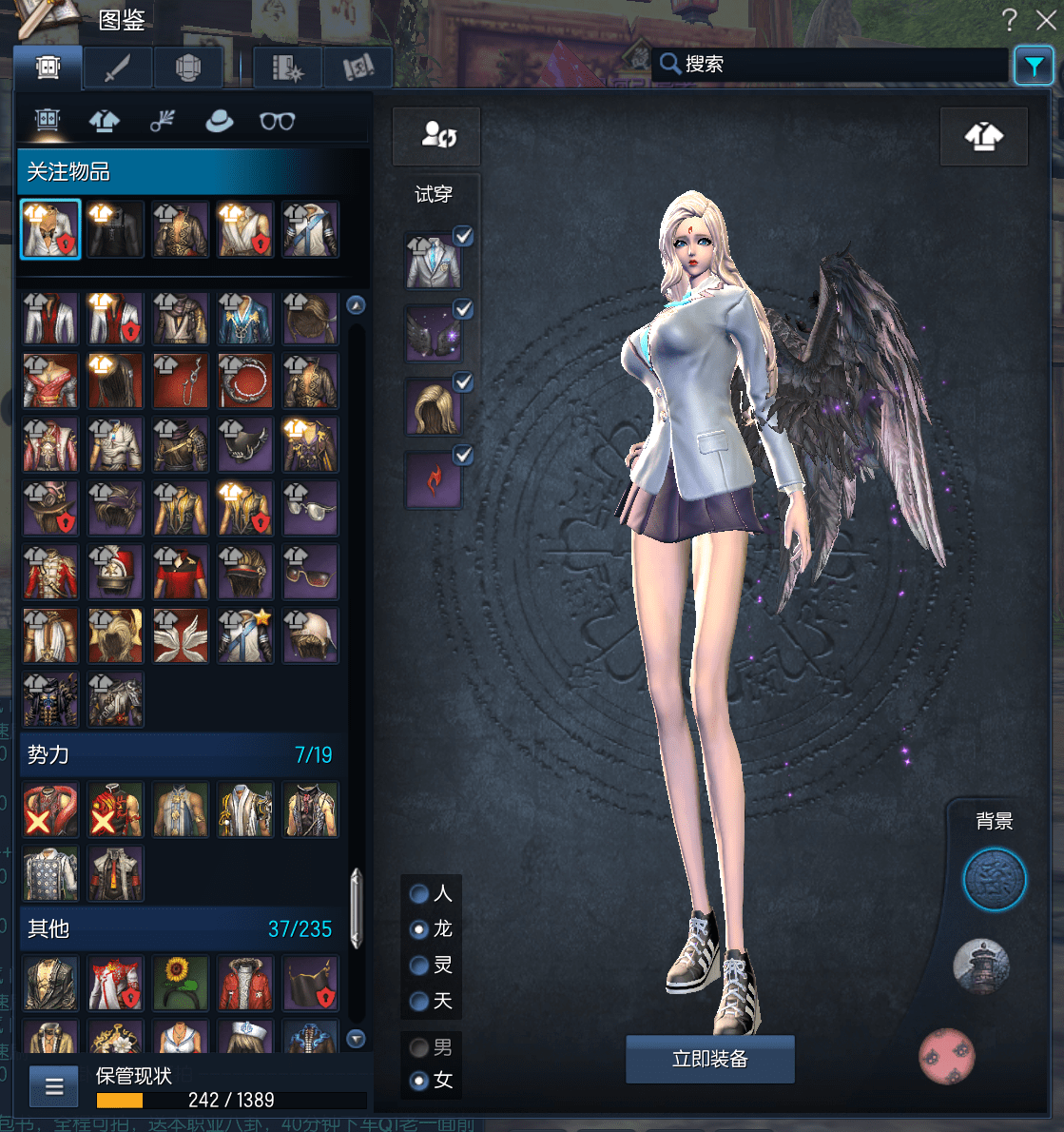Click 立即装备 to equip now
Screen dimensions: 1064x1132
pos(709,1059)
